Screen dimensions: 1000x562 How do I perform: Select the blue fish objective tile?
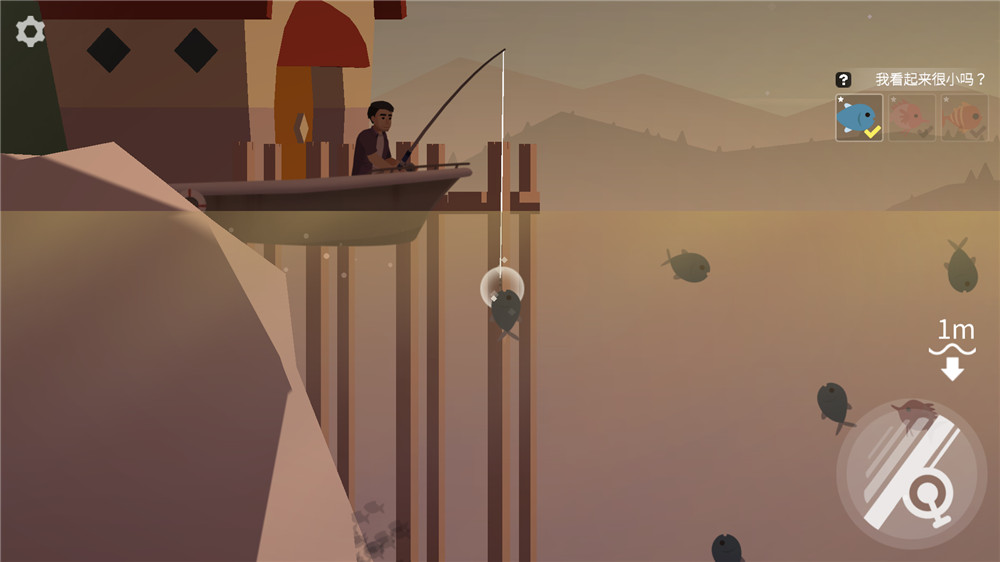coord(859,118)
